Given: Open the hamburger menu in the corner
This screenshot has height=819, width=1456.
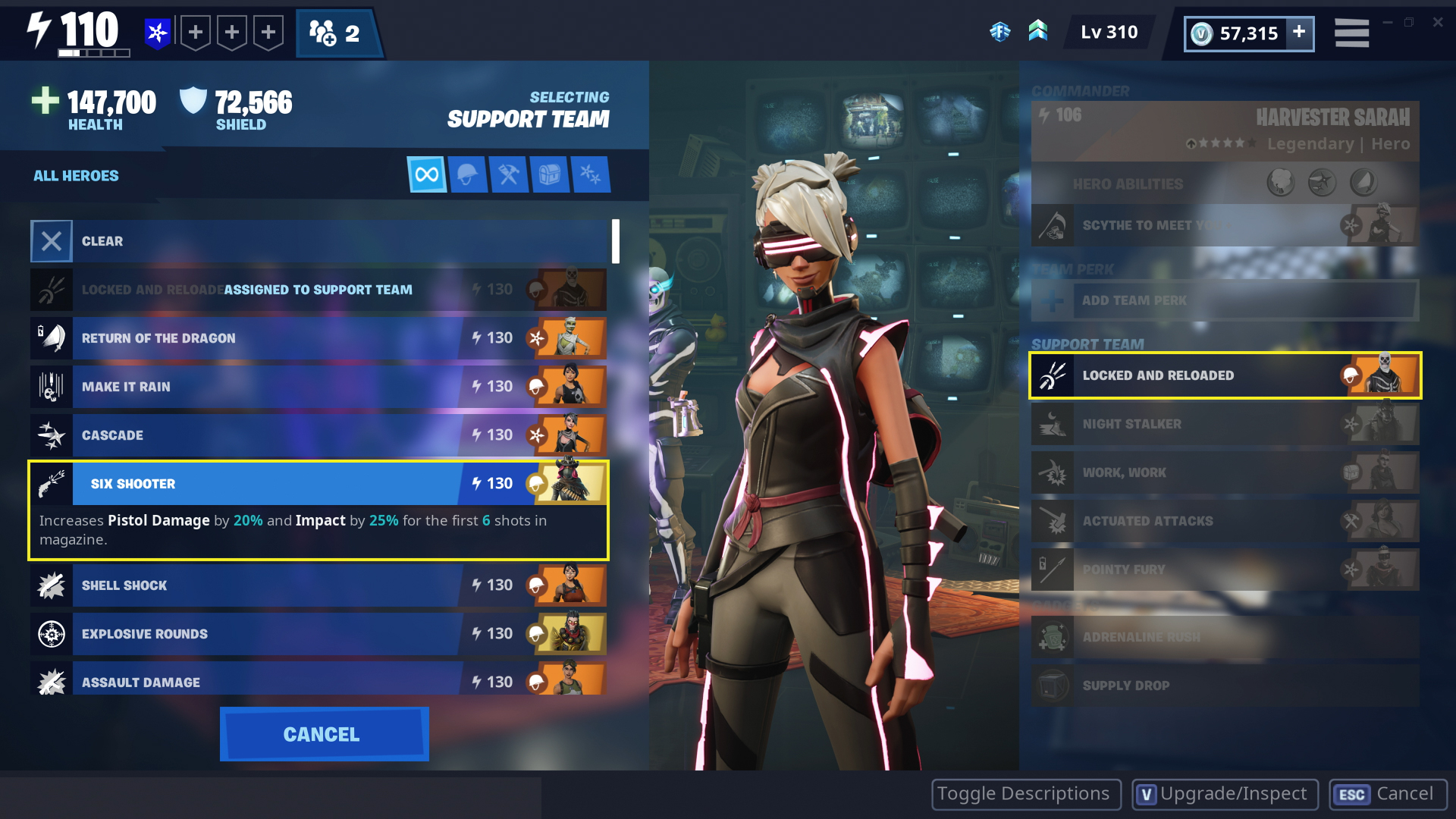Looking at the screenshot, I should [1351, 32].
